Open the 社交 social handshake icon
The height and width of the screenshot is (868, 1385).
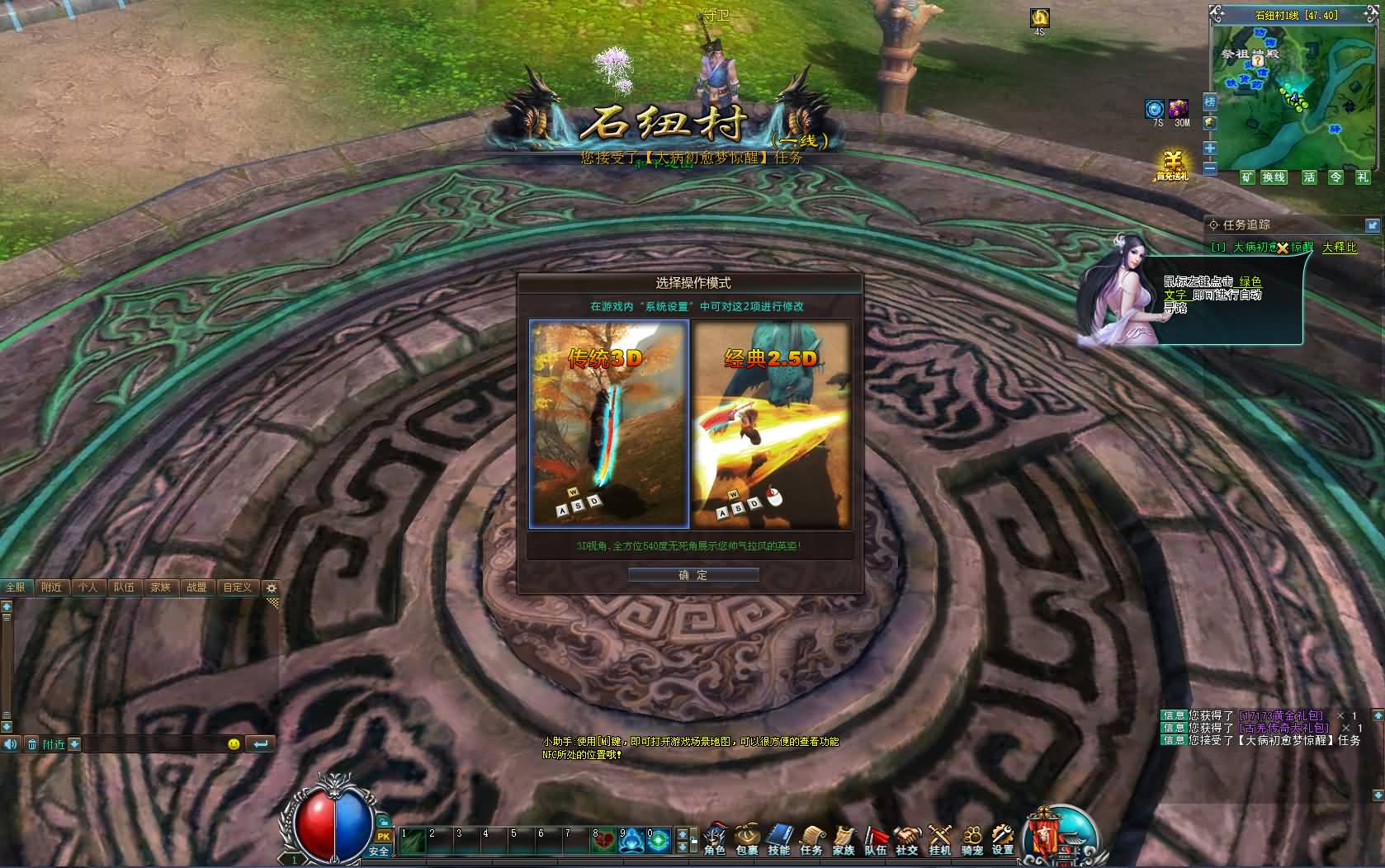click(907, 838)
